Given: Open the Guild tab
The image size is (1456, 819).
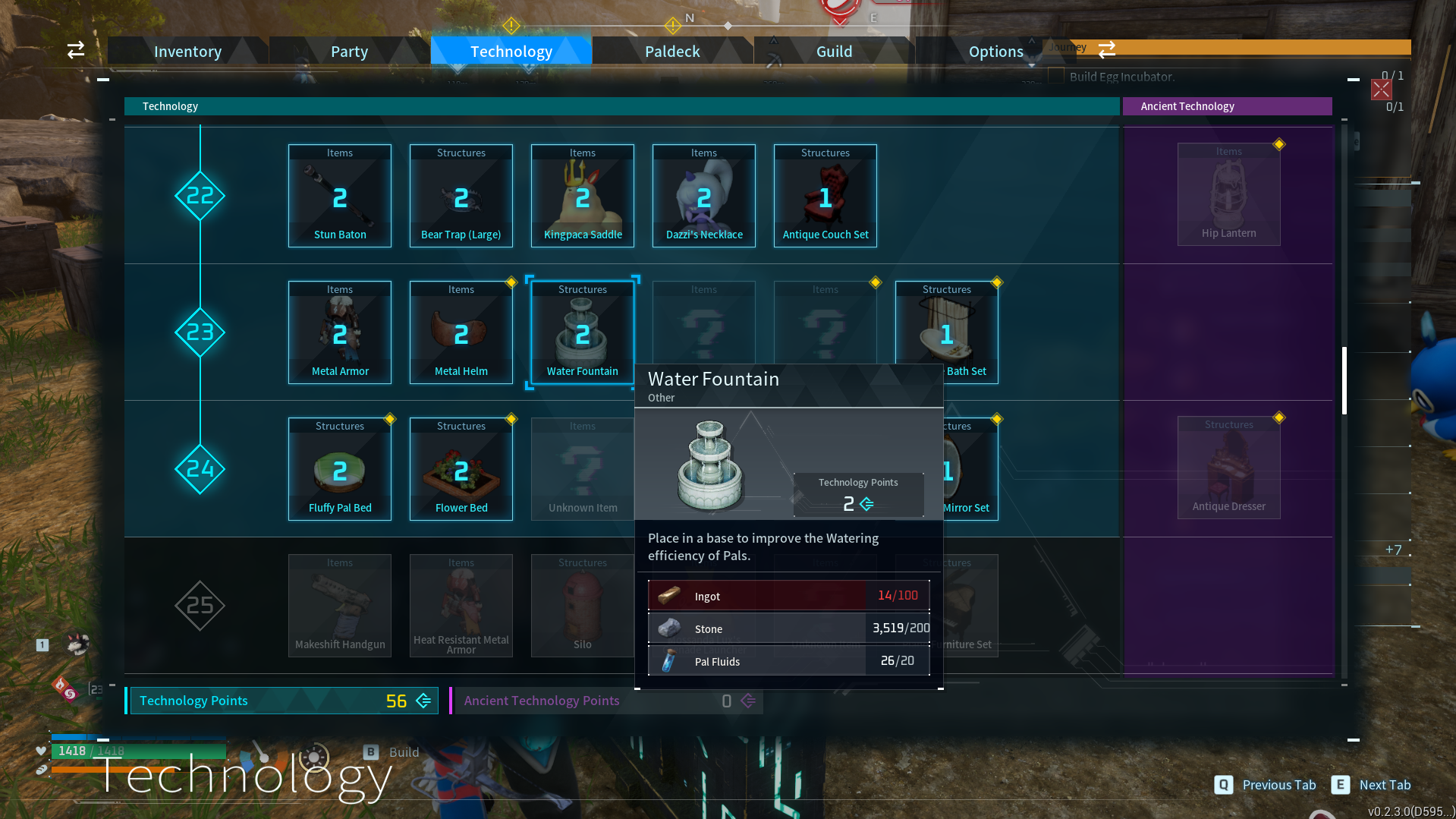Looking at the screenshot, I should pyautogui.click(x=834, y=51).
